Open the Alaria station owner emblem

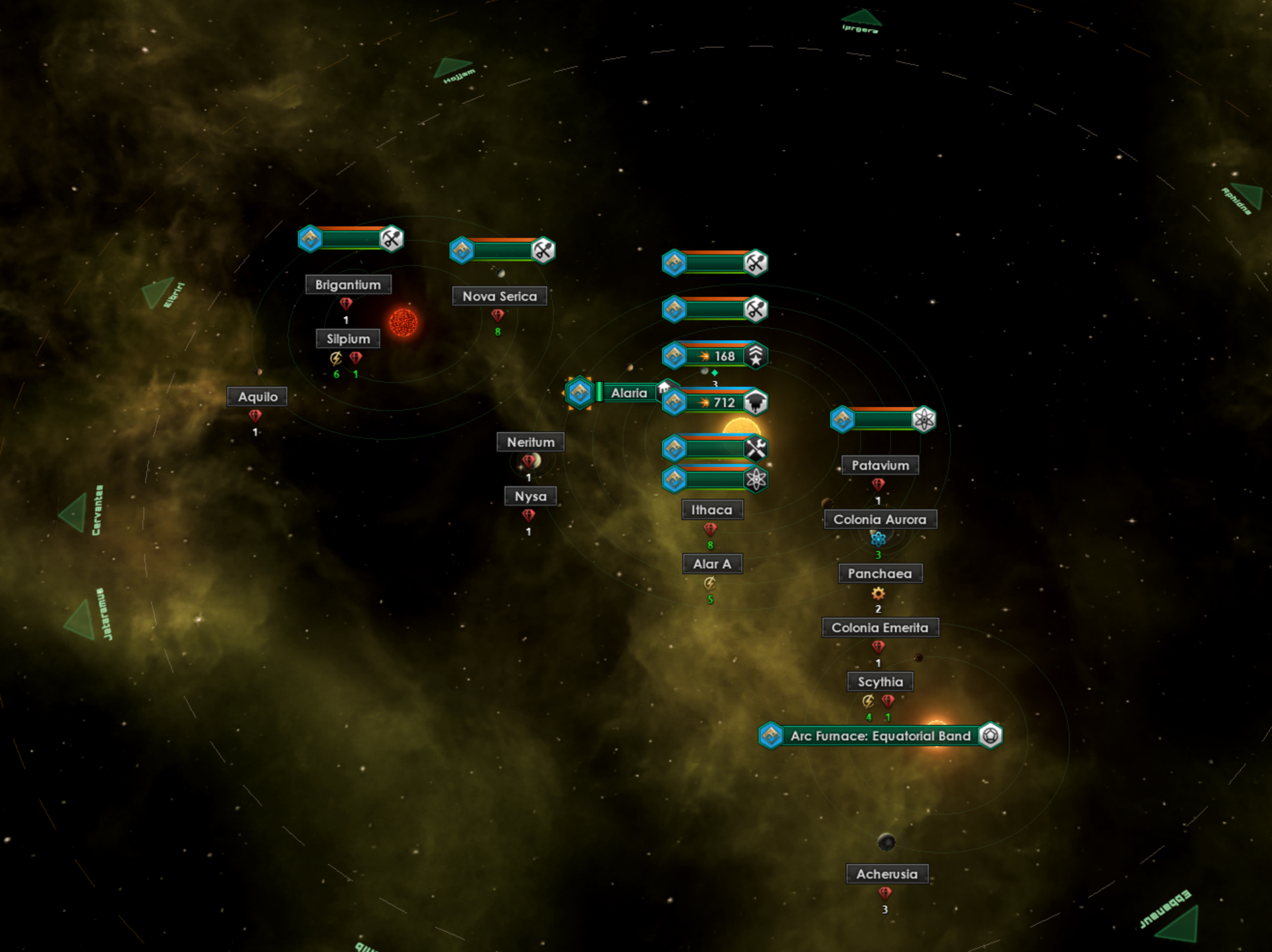(582, 392)
